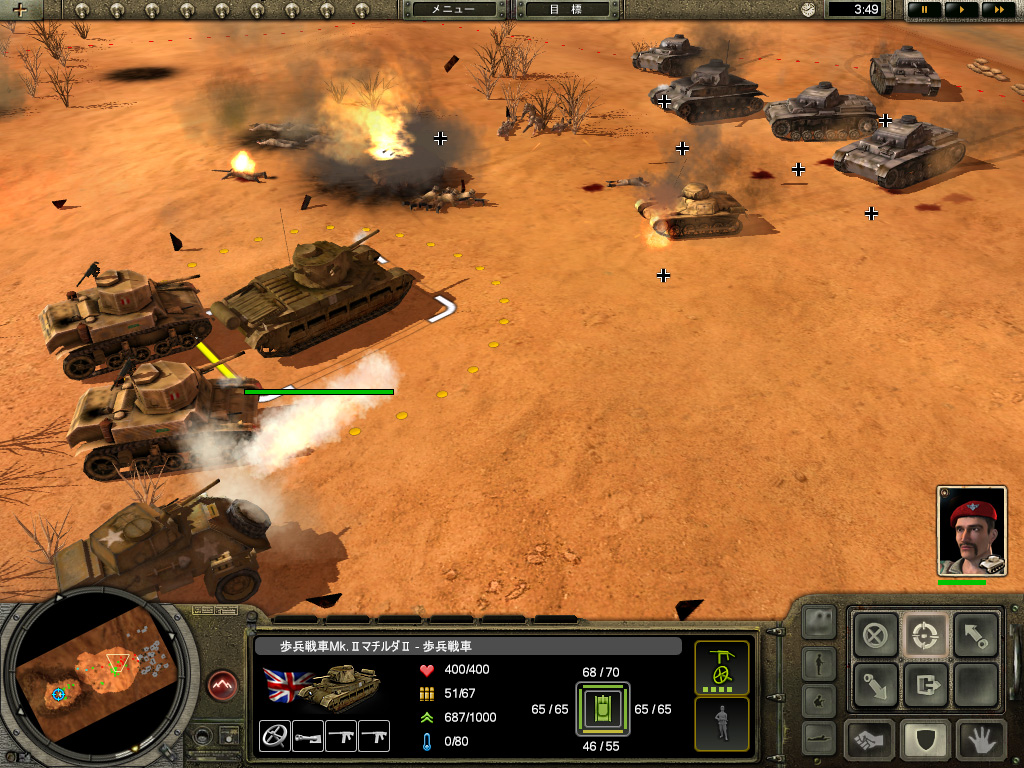The width and height of the screenshot is (1024, 768).
Task: Set the shield defensive stance
Action: click(x=925, y=741)
